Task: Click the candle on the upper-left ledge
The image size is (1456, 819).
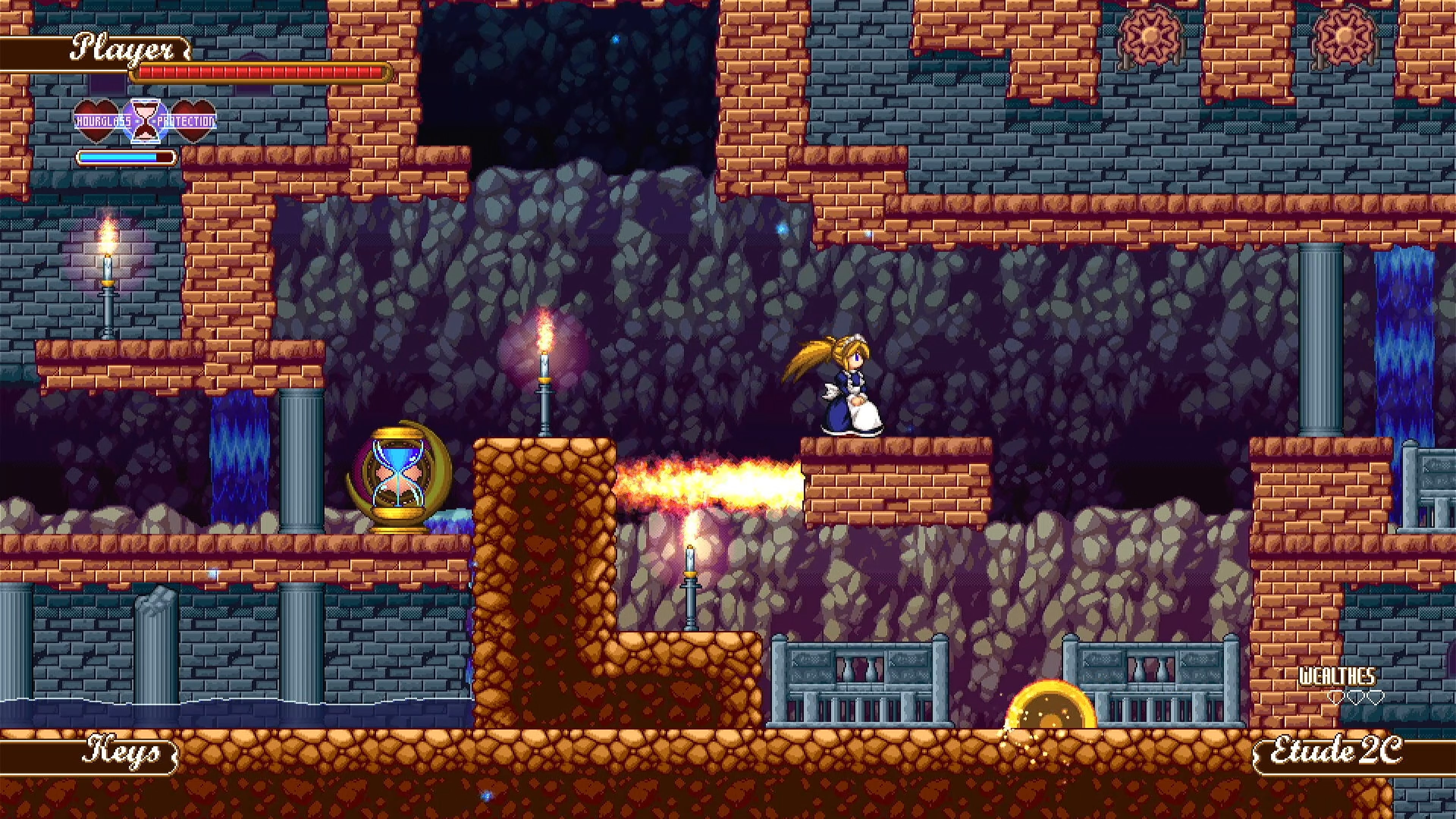Action: (x=107, y=280)
